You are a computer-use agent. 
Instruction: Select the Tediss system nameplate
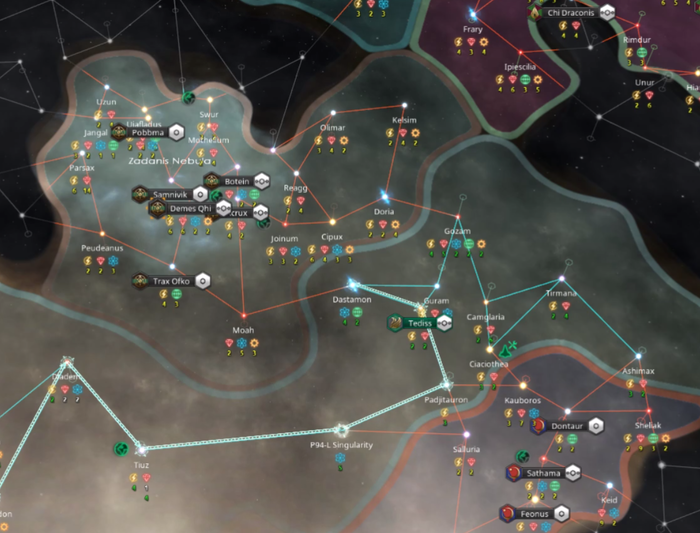[x=419, y=323]
